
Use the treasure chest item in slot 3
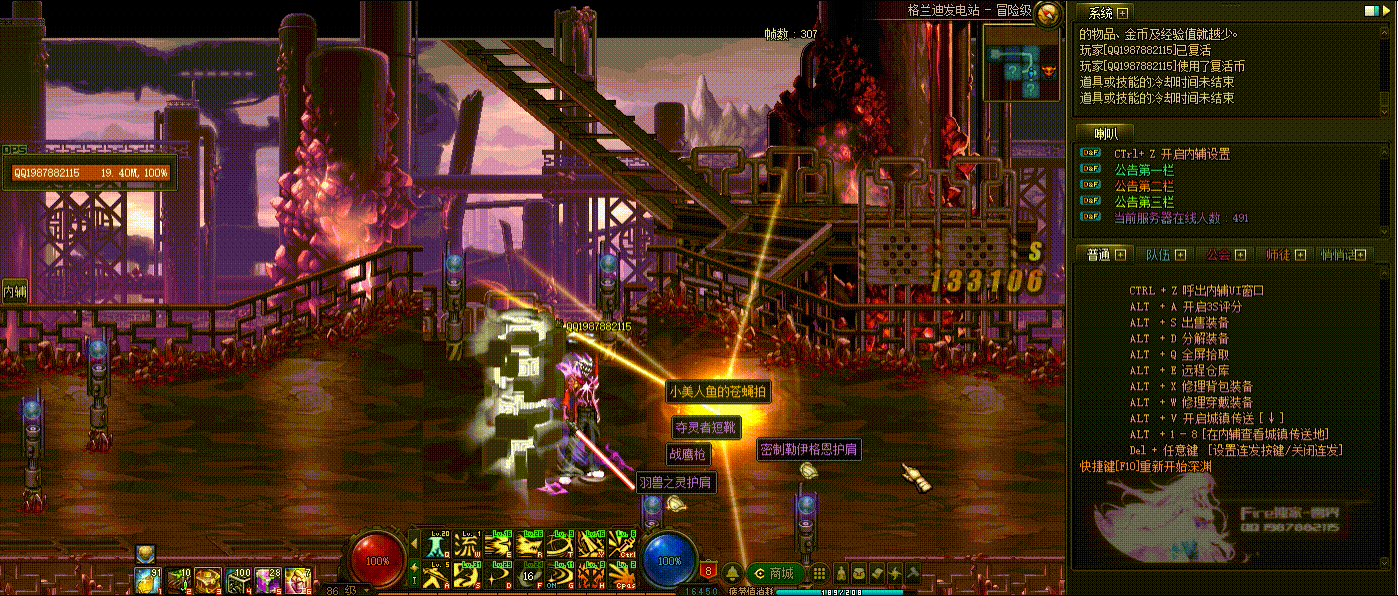[208, 578]
